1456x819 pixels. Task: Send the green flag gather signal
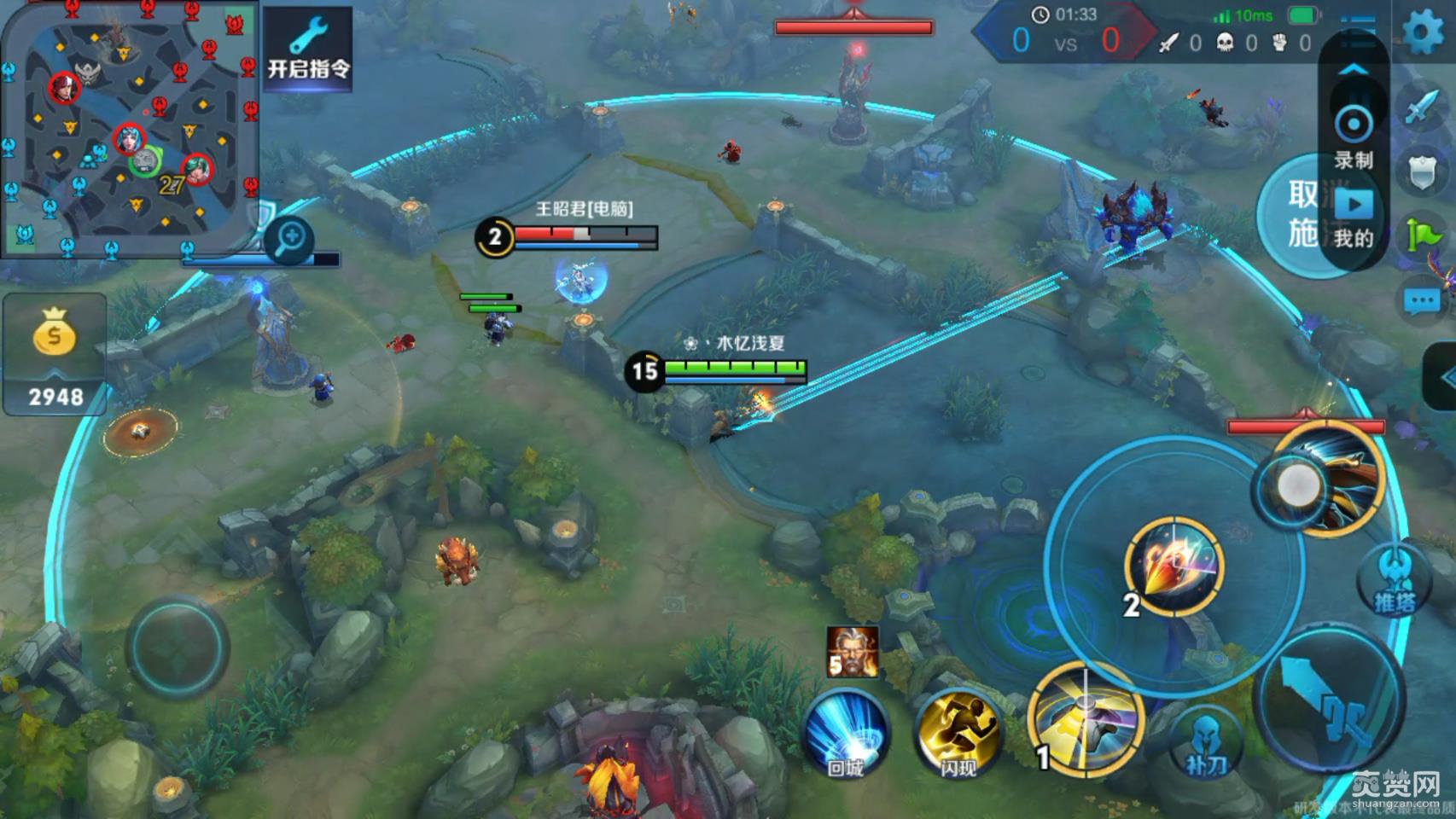(x=1422, y=234)
